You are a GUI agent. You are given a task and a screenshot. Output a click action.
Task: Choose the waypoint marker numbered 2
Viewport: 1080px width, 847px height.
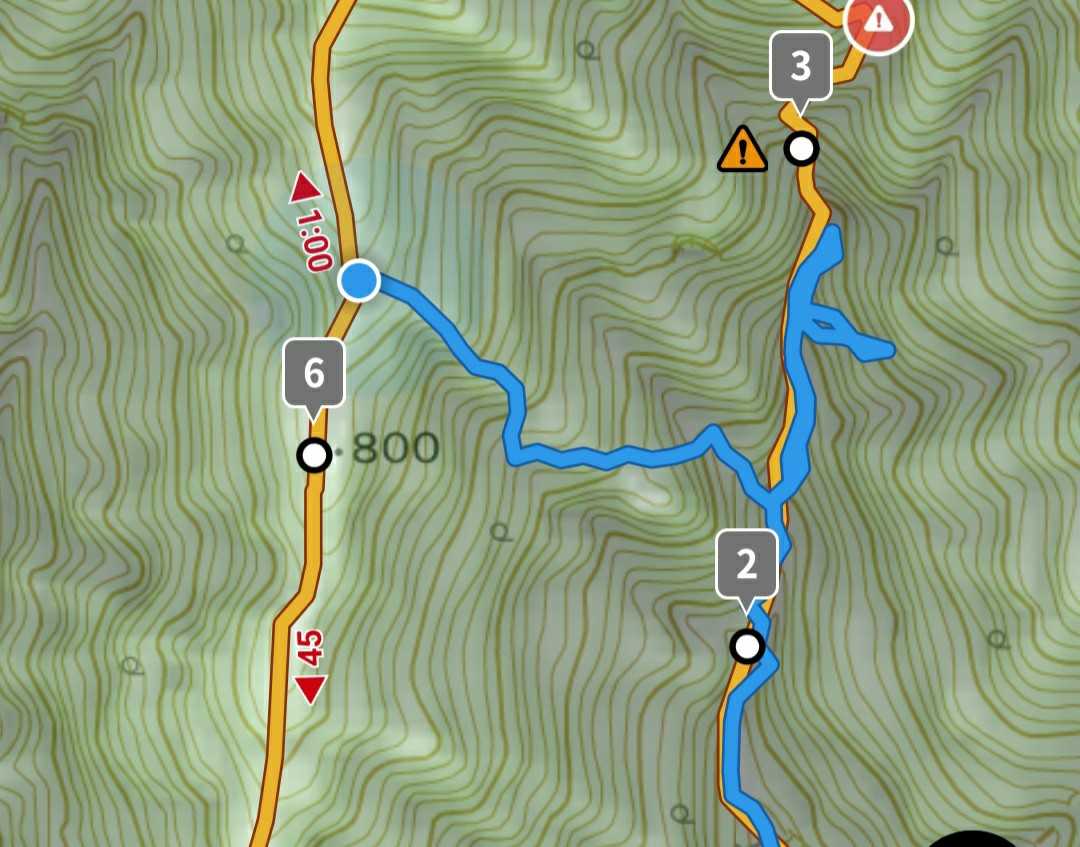747,565
